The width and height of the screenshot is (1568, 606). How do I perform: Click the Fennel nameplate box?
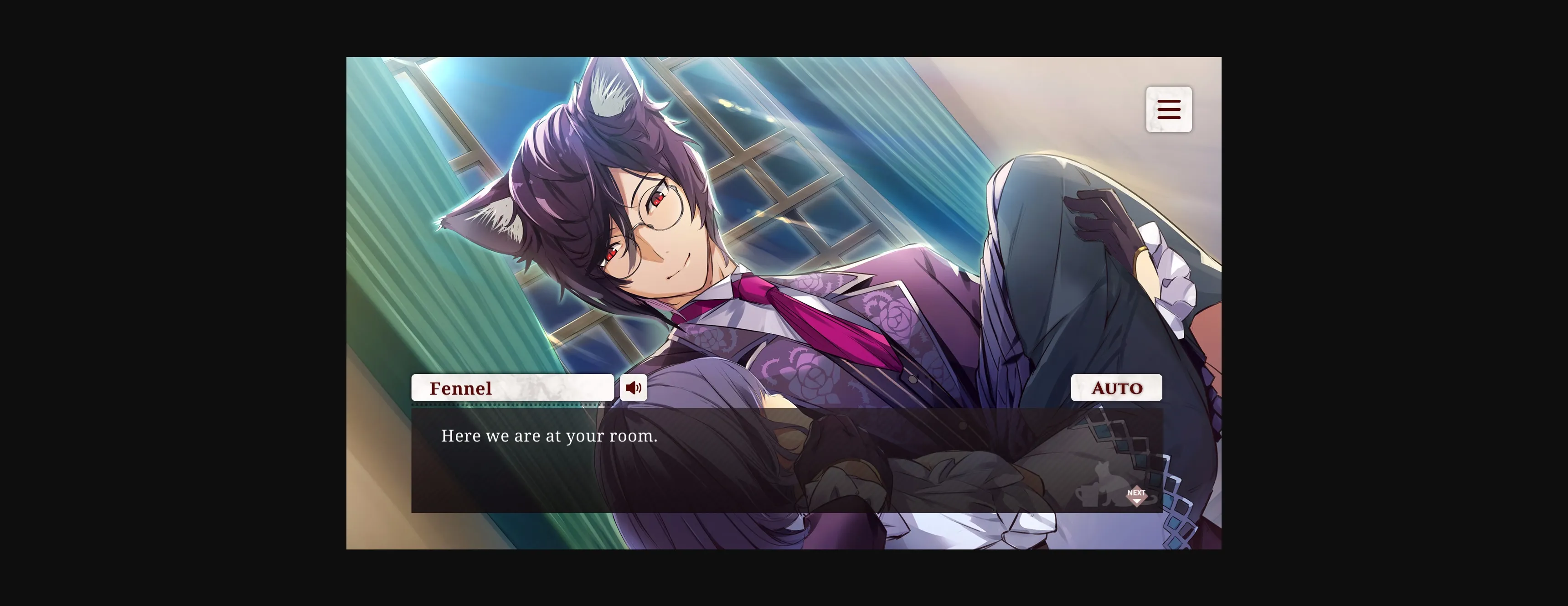[513, 387]
